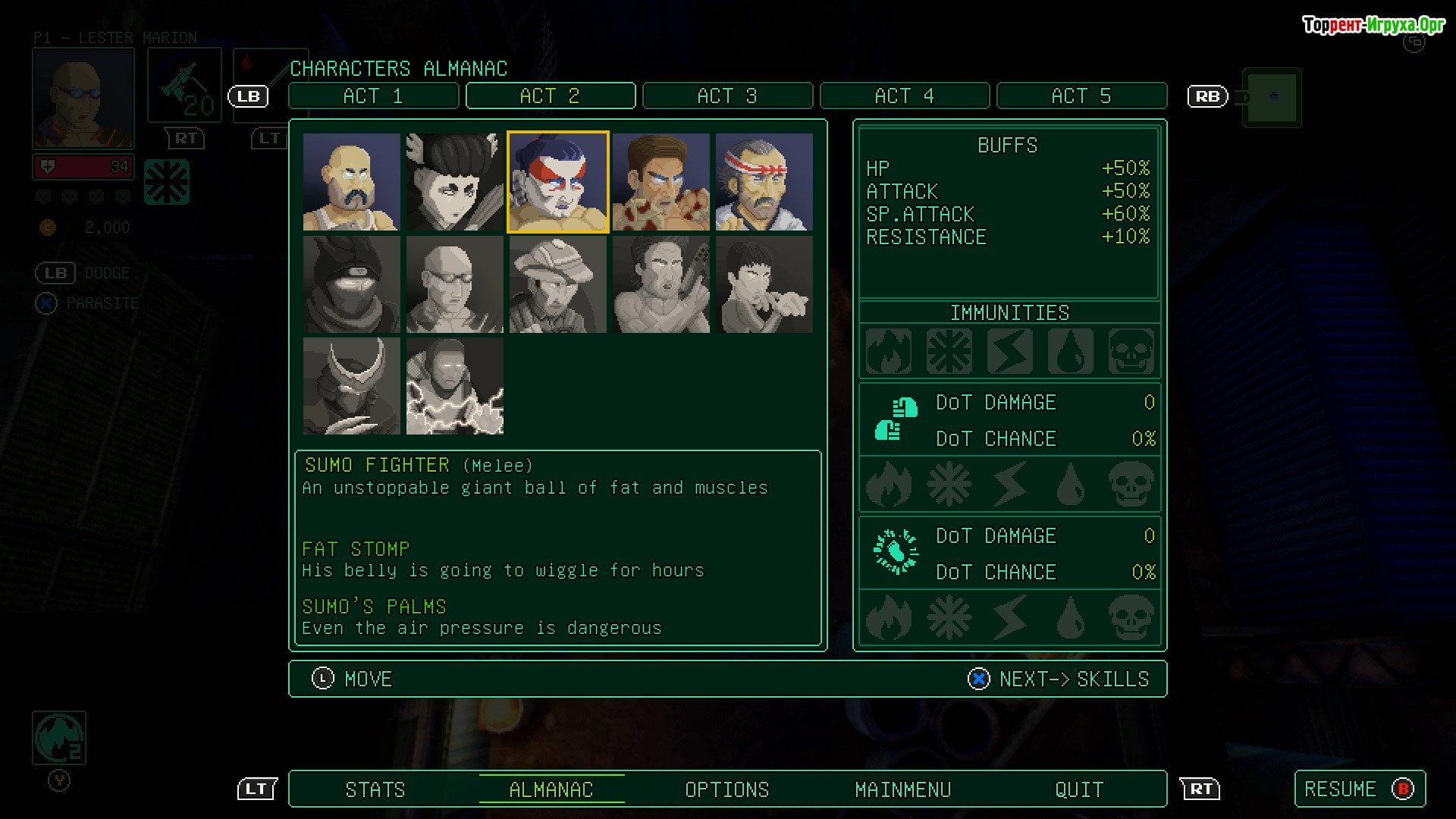
Task: Show the Act 5 characters
Action: 1081,96
